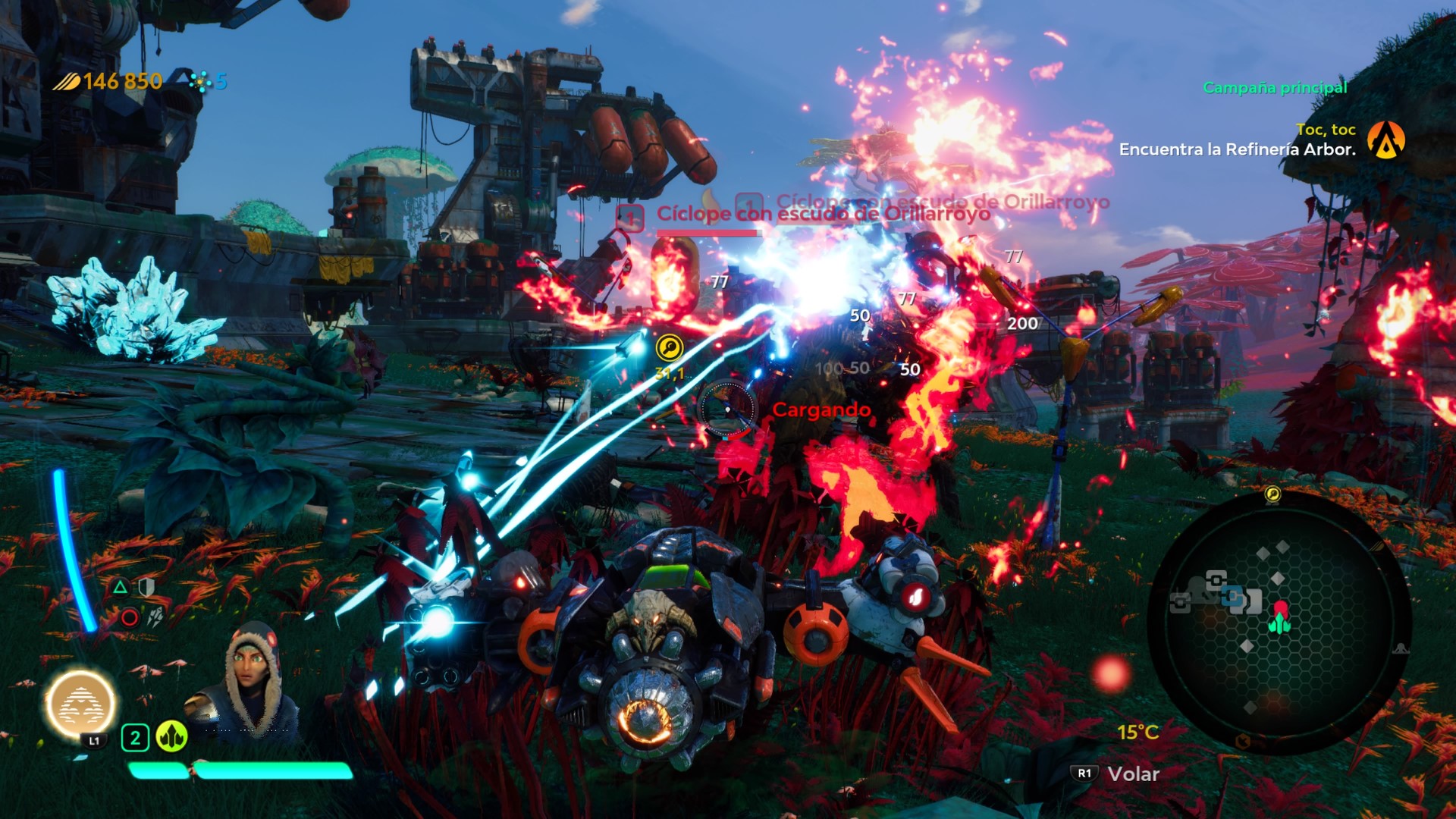
Task: Open the circular minimap radar
Action: click(x=1279, y=621)
